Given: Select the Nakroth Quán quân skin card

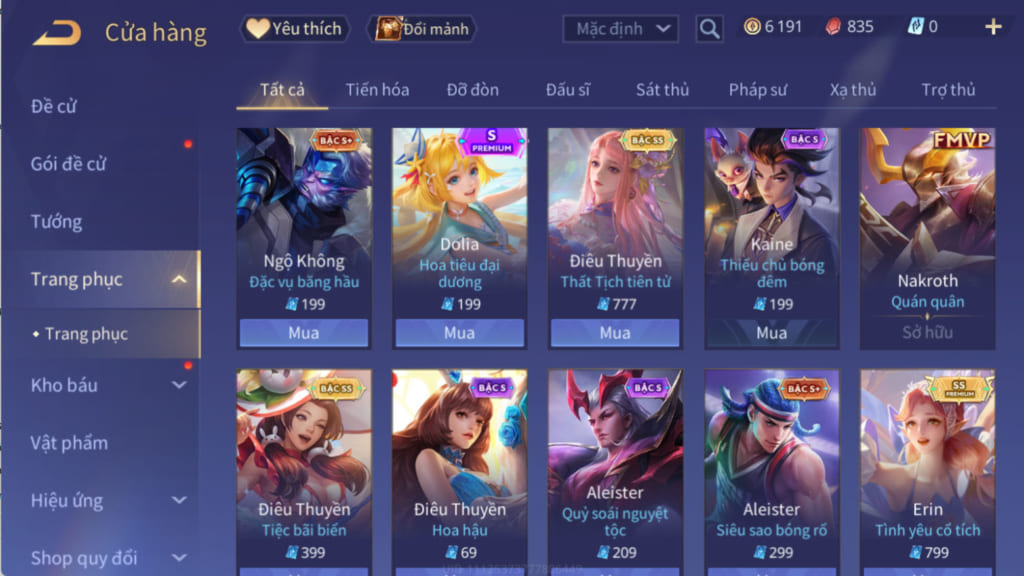Looking at the screenshot, I should click(927, 238).
